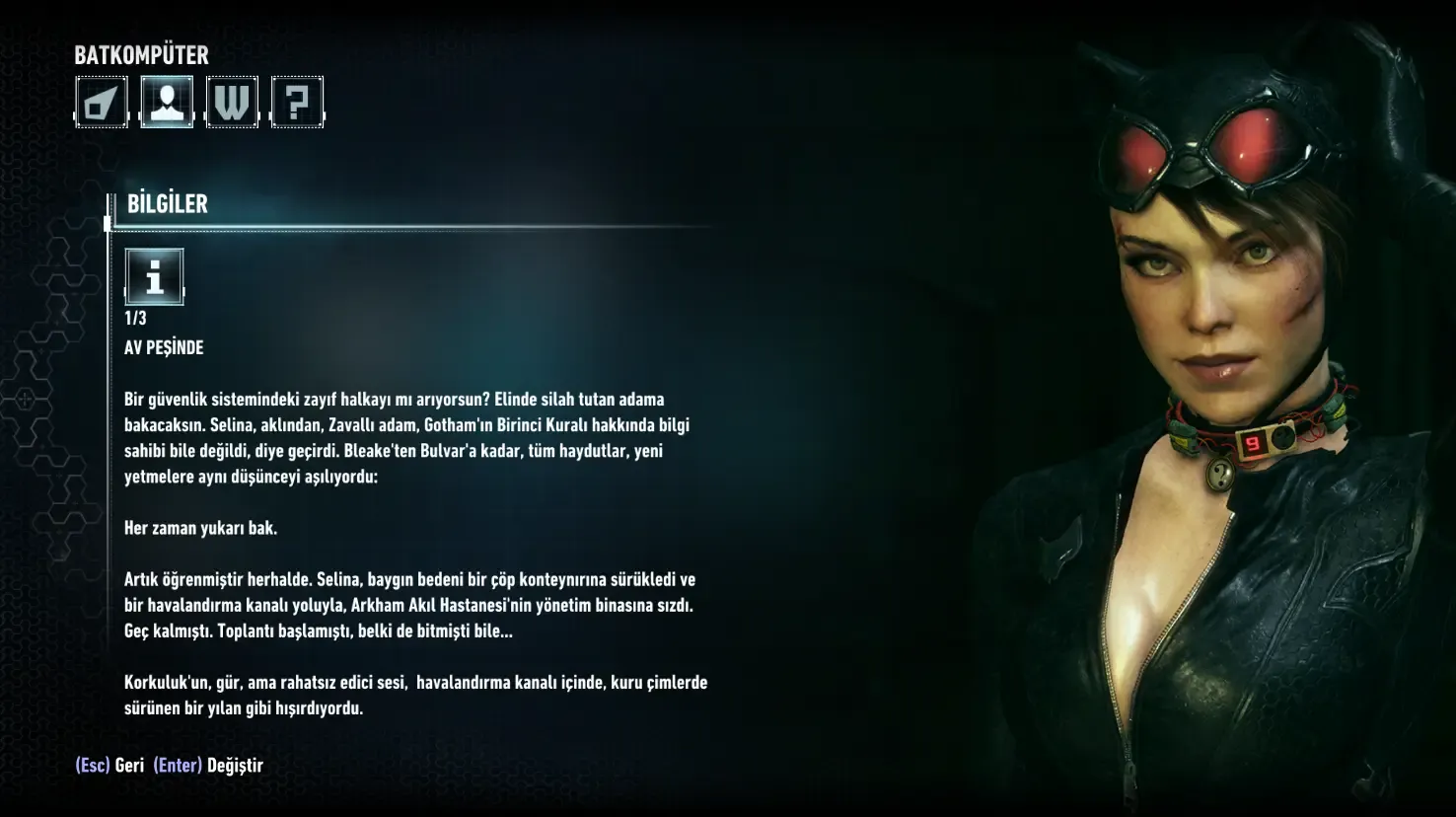1456x817 pixels.
Task: Go back with the Geri option
Action: [x=110, y=766]
